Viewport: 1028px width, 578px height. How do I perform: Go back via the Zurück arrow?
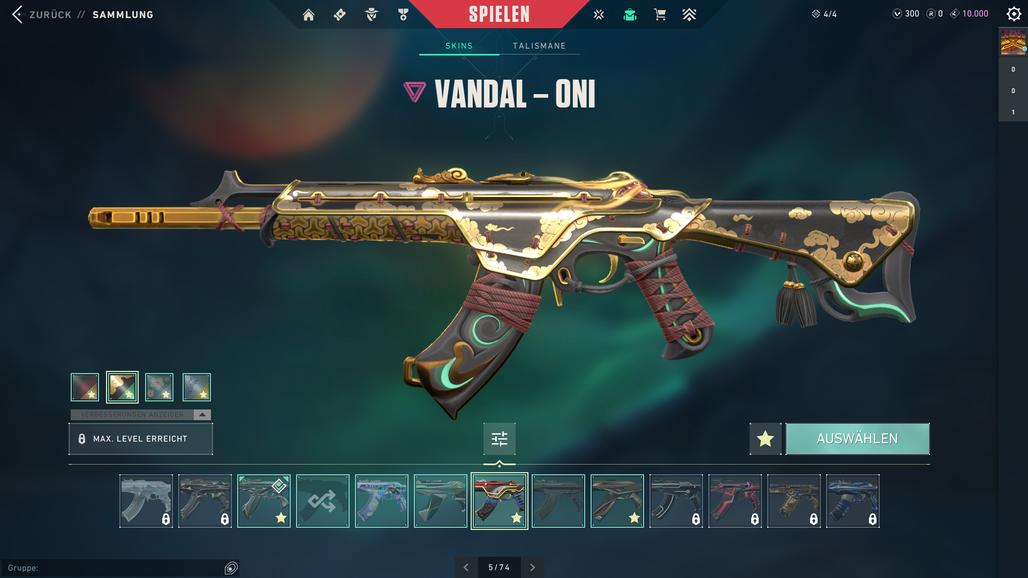pos(17,15)
